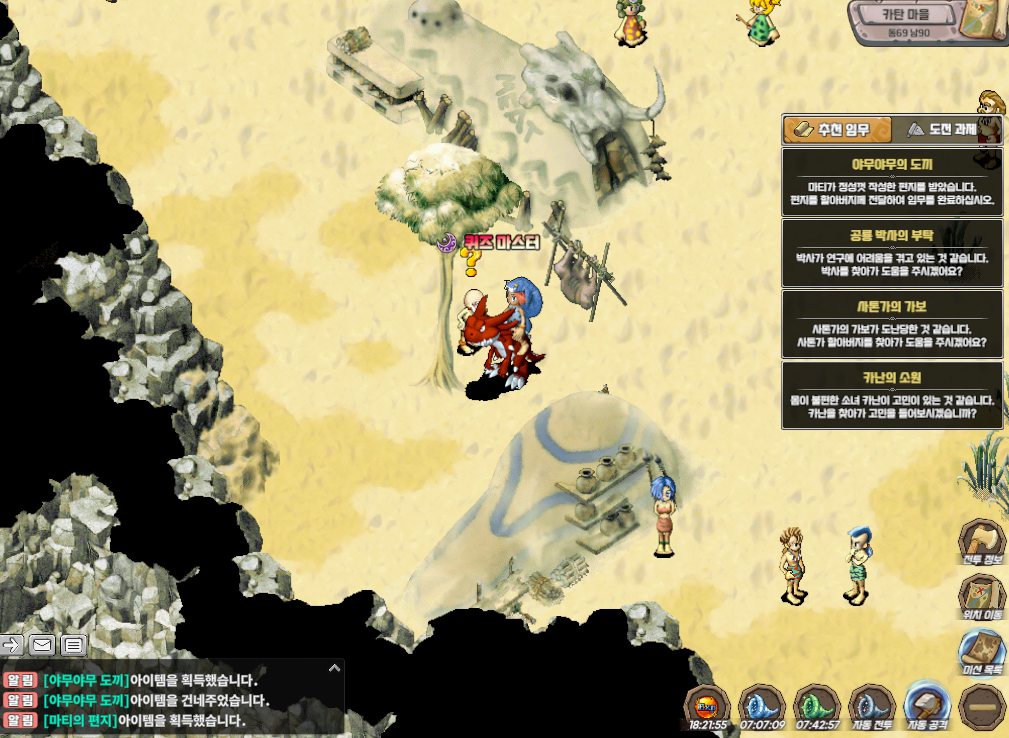Click the Exp boost orb icon
This screenshot has width=1009, height=738.
point(707,705)
